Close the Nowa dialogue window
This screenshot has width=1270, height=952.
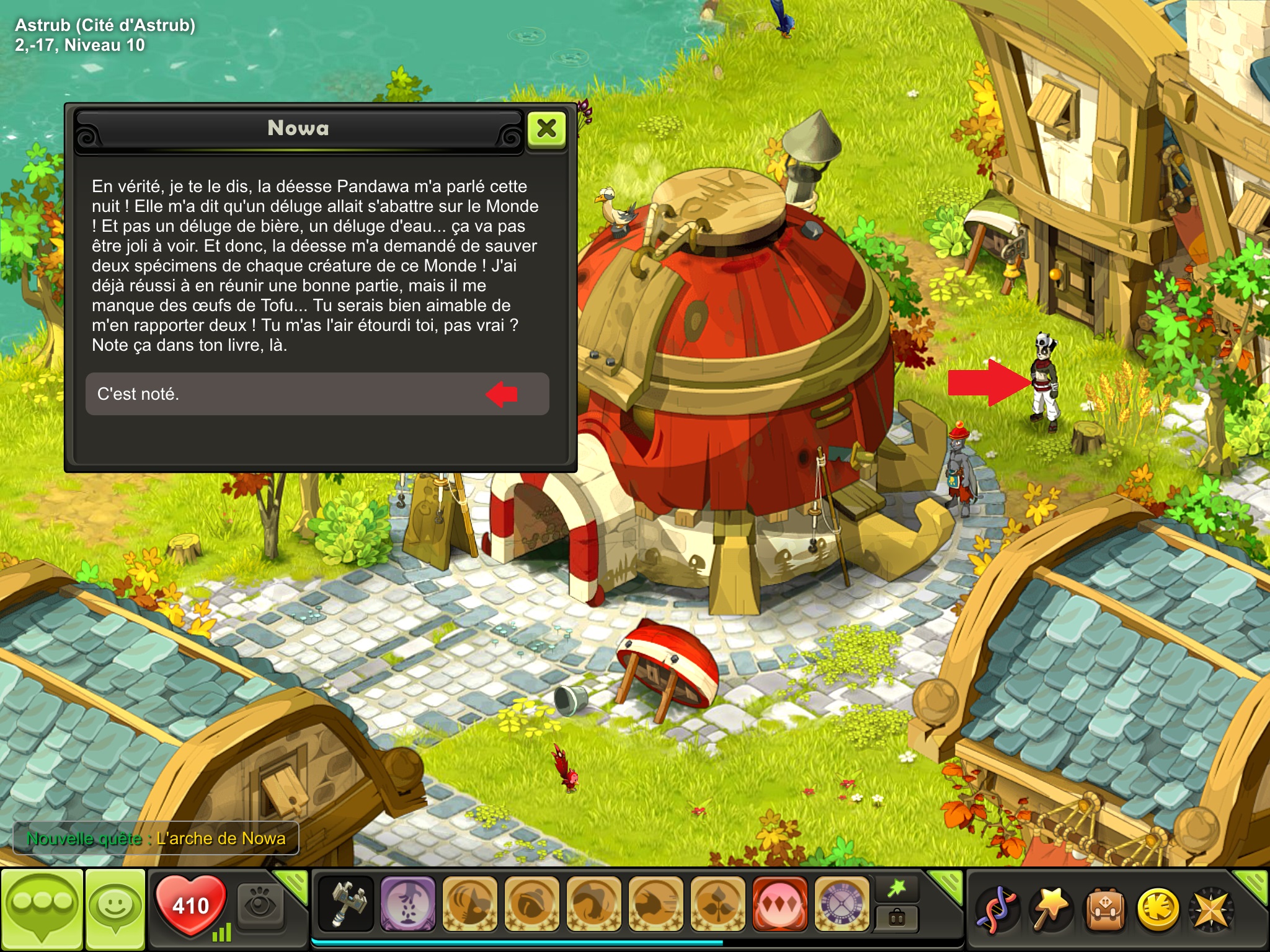click(546, 129)
